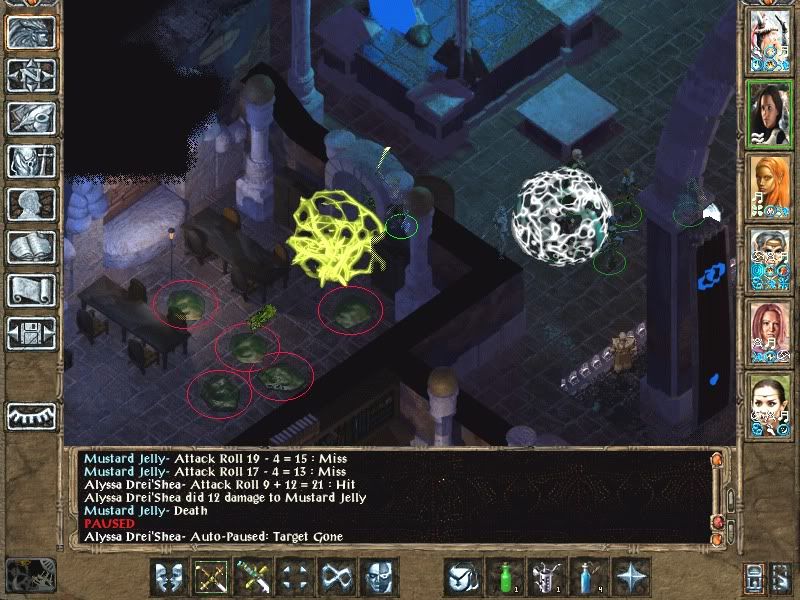Open the inventory screen button

click(x=32, y=161)
